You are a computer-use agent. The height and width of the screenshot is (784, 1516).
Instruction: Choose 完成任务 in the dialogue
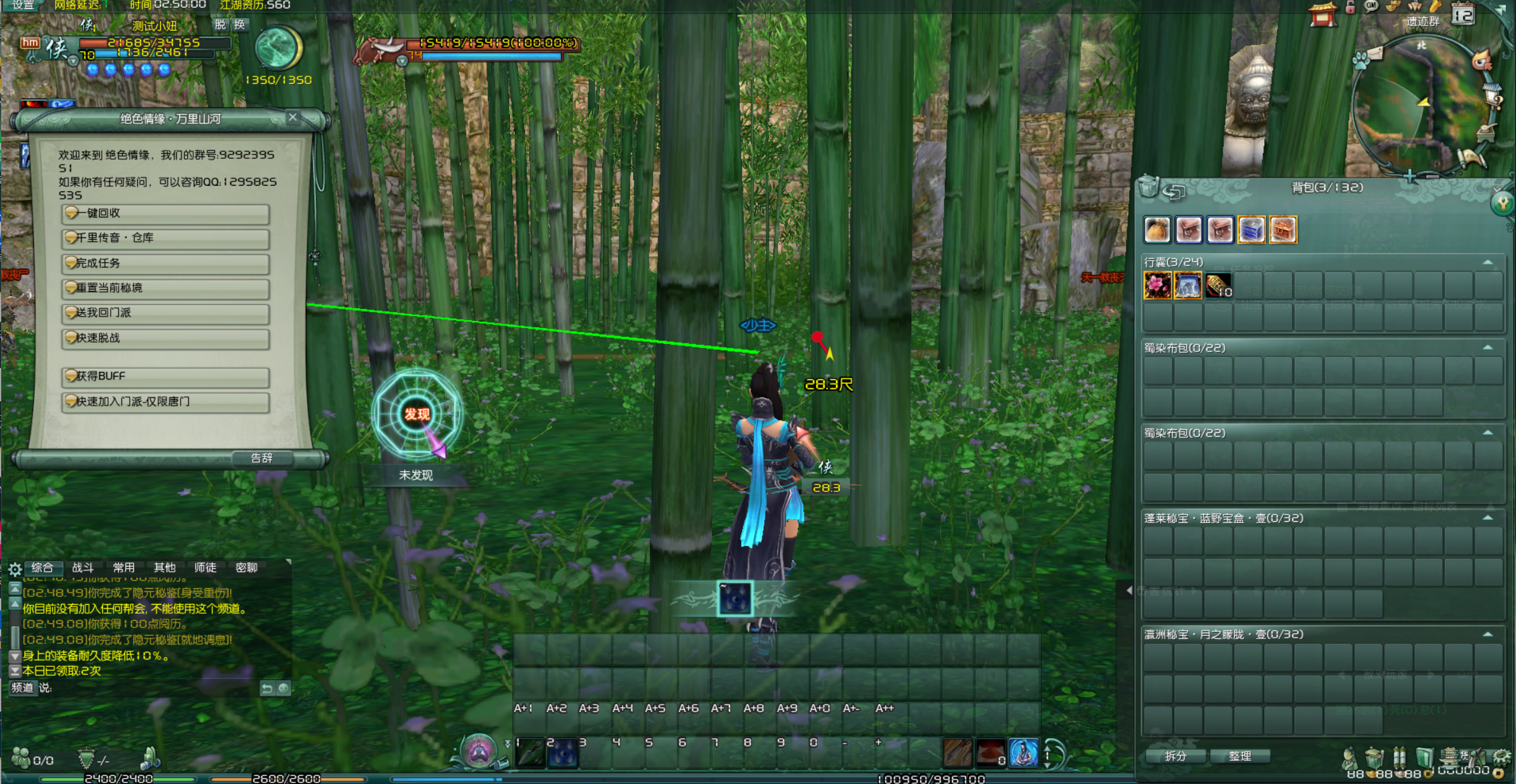[165, 263]
